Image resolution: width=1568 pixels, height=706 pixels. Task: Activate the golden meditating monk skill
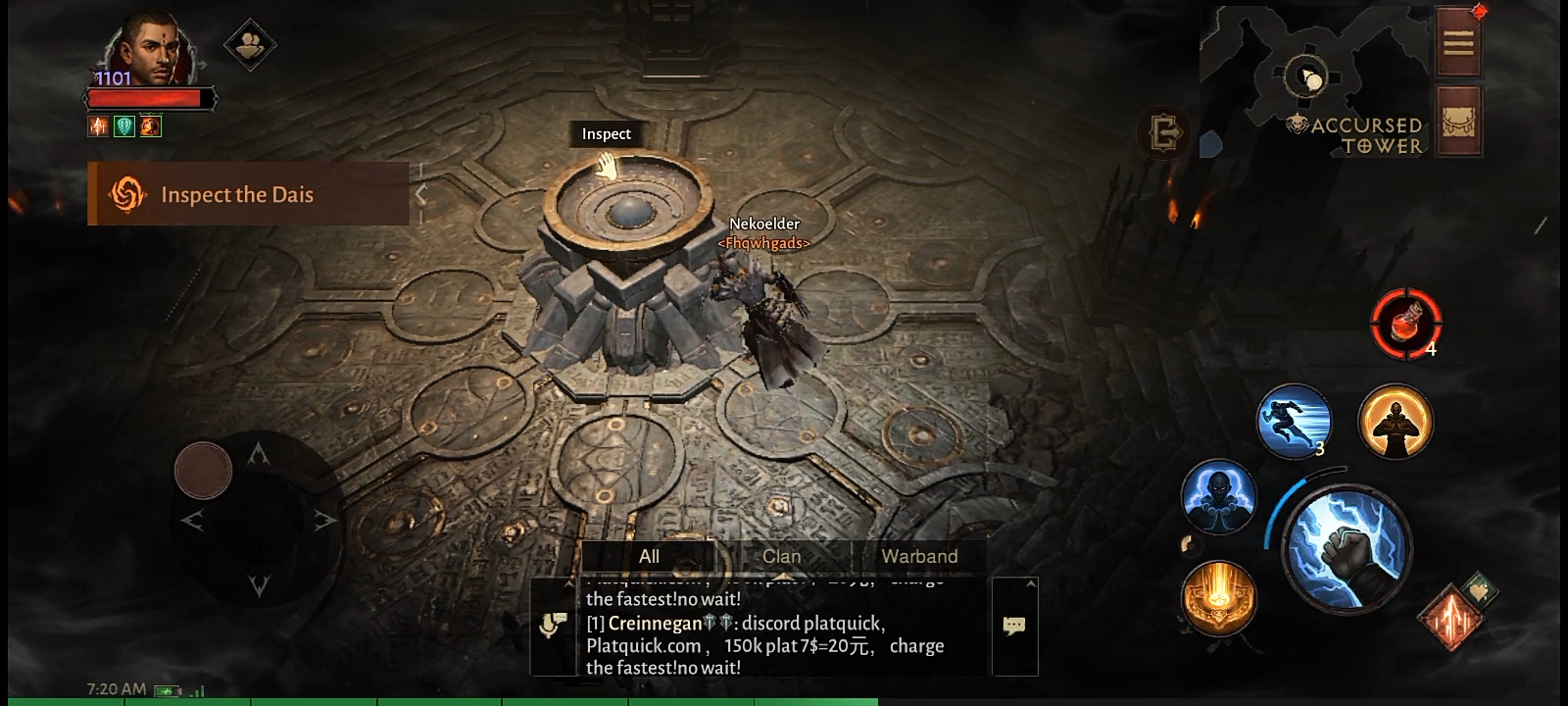click(x=1396, y=422)
